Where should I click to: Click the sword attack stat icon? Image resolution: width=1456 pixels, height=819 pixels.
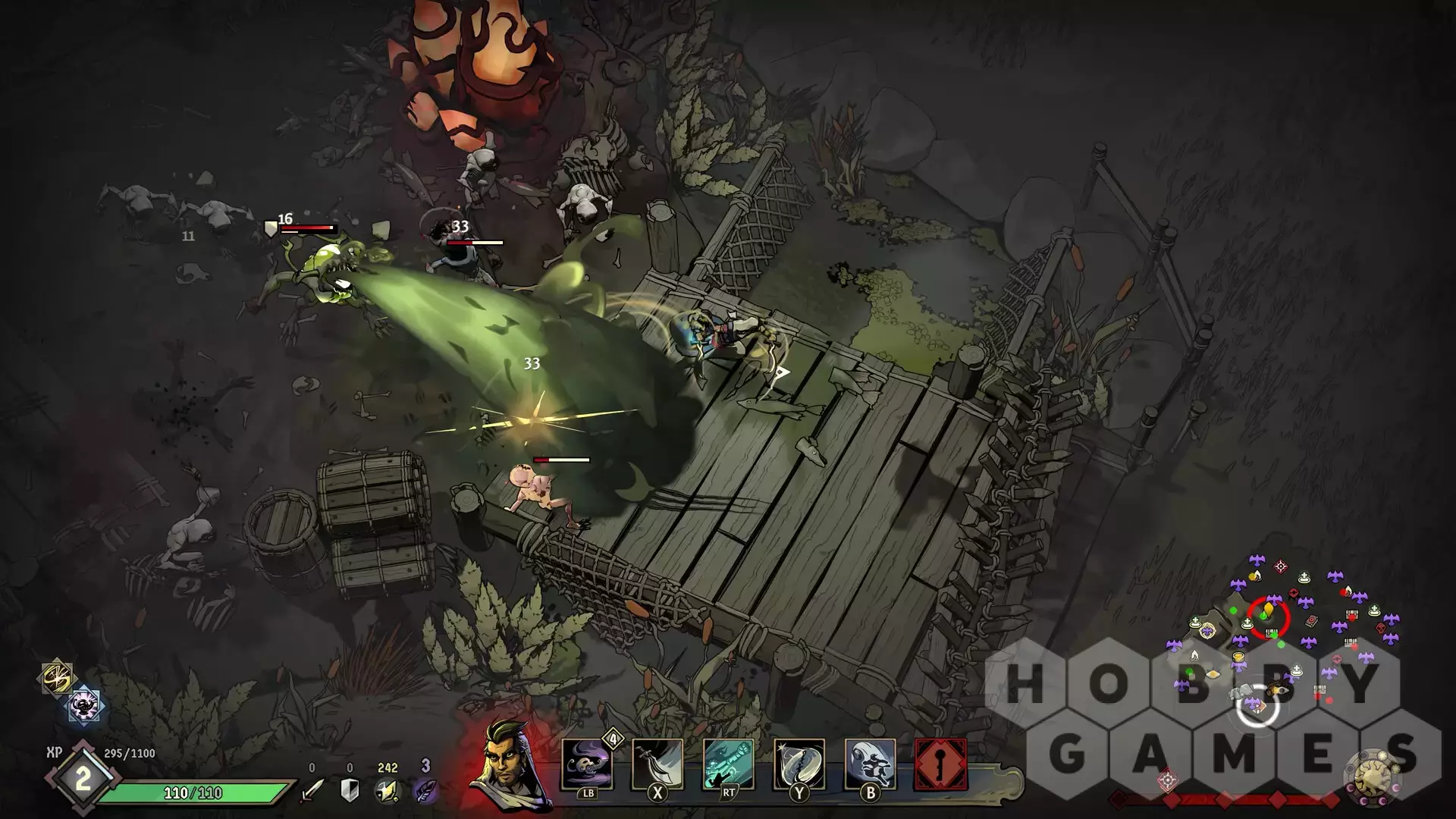(x=312, y=791)
